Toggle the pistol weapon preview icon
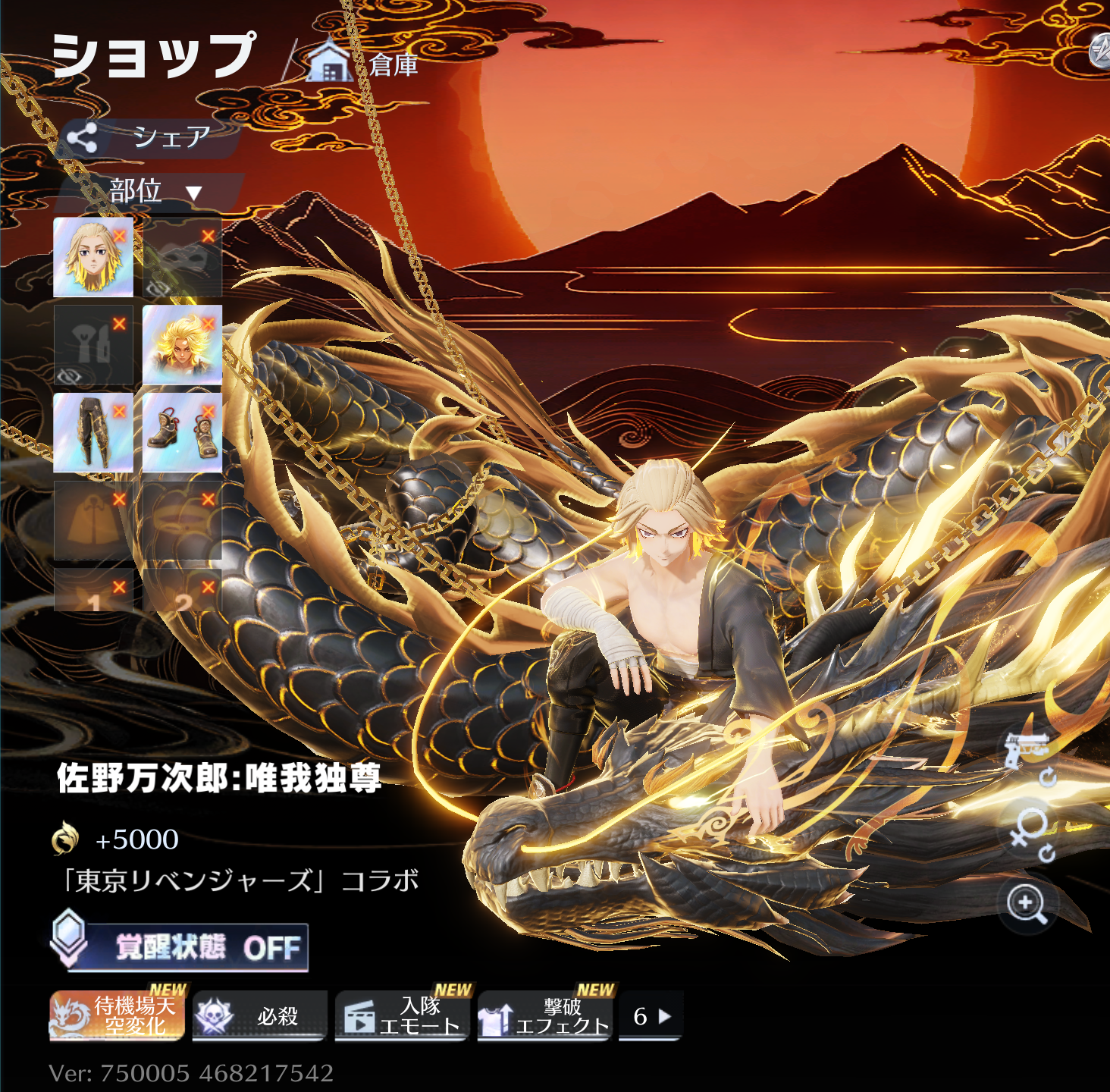This screenshot has width=1110, height=1092. [x=1026, y=751]
